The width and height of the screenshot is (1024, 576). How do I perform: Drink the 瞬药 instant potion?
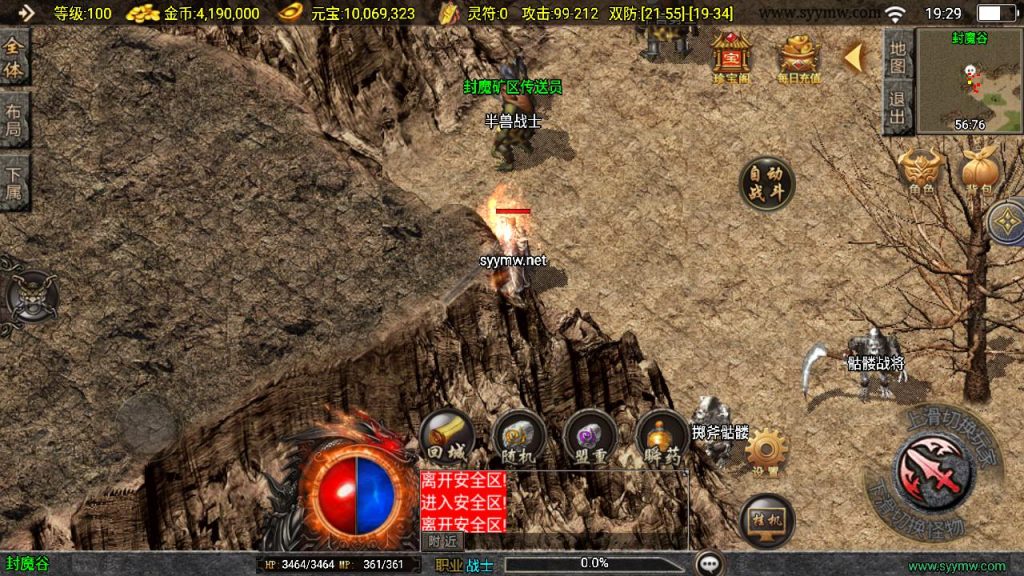point(661,436)
